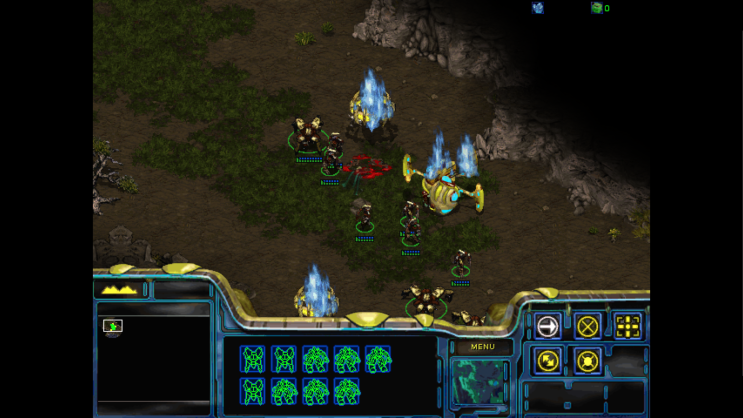Click the minimap

click(x=479, y=382)
